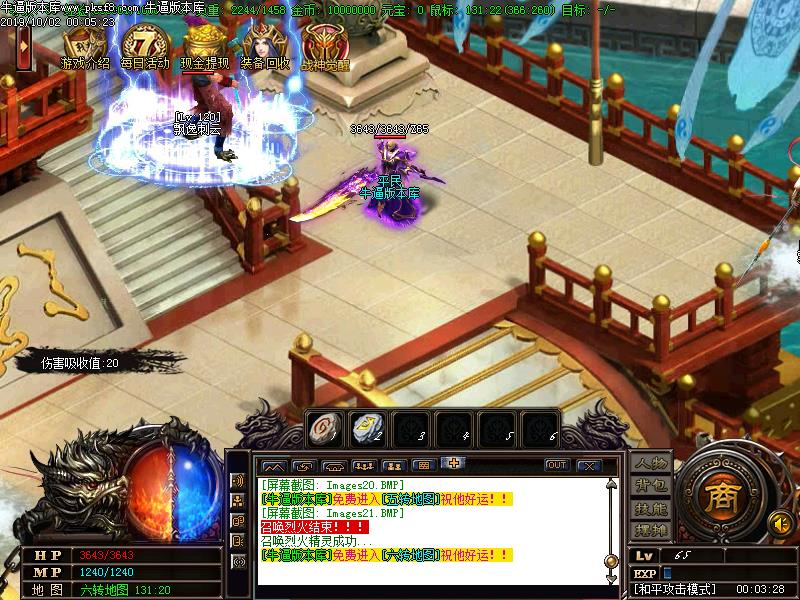Open the 游戏介绍 game introduction icon

[x=85, y=46]
